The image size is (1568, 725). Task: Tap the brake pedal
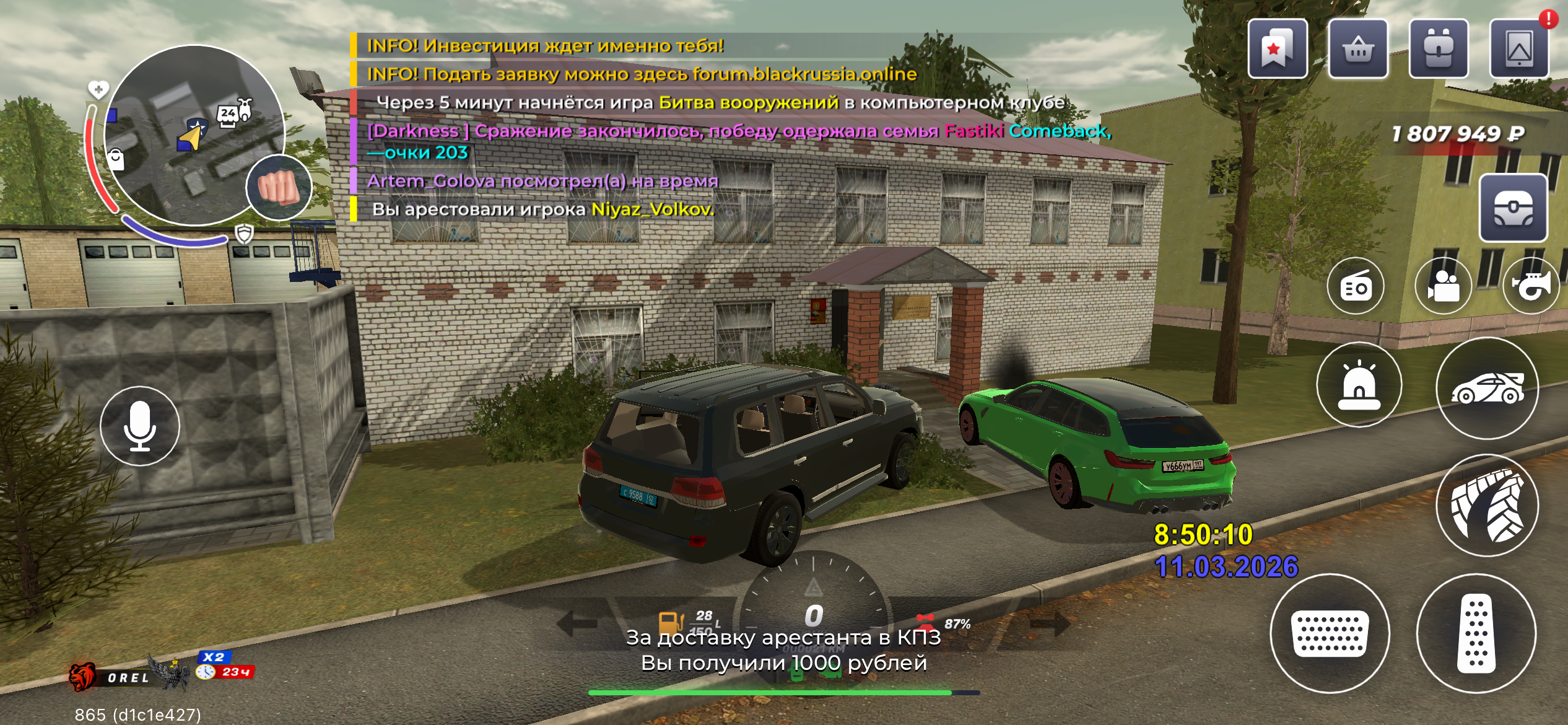point(1330,633)
